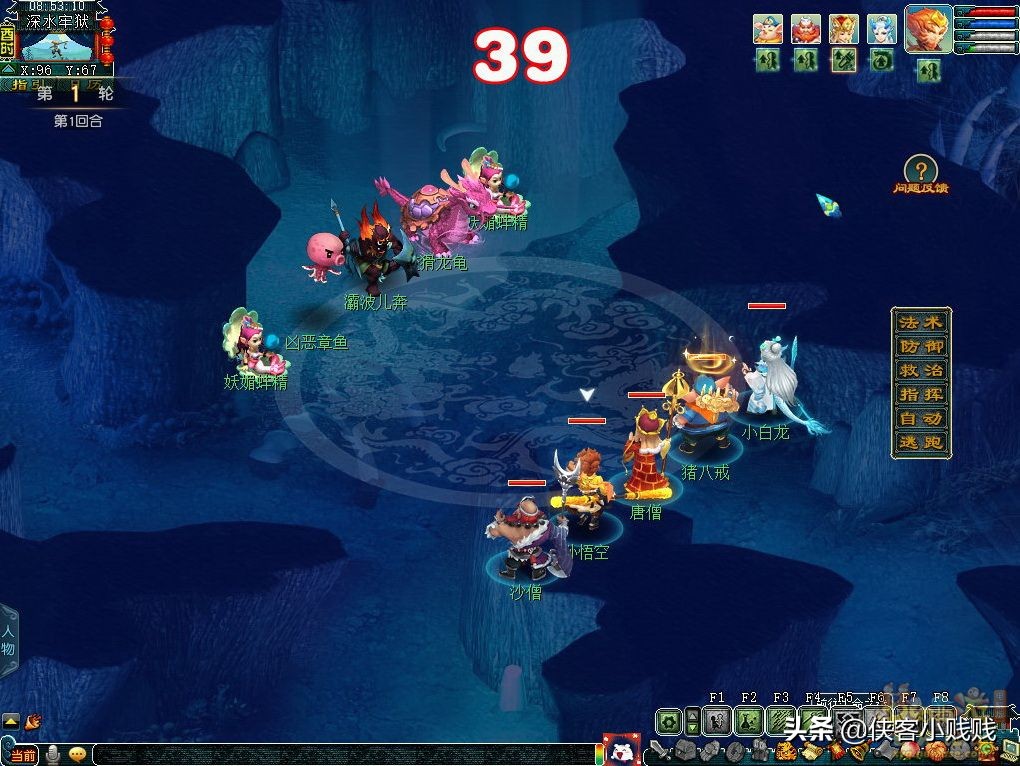
Task: Open the sword icon in the bottom menu
Action: click(659, 749)
